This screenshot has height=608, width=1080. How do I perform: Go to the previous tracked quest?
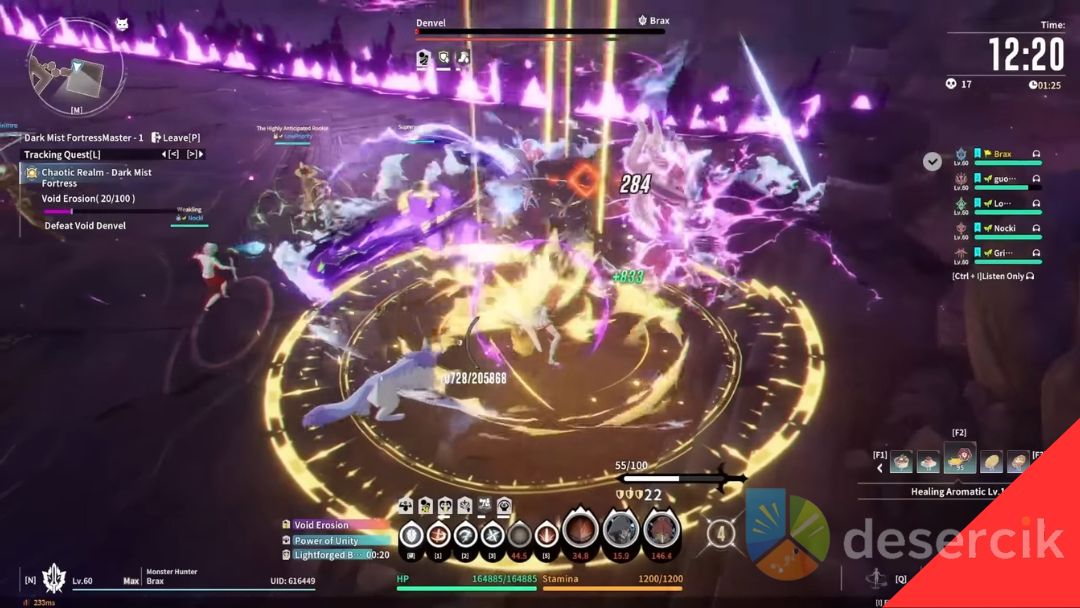pyautogui.click(x=172, y=154)
